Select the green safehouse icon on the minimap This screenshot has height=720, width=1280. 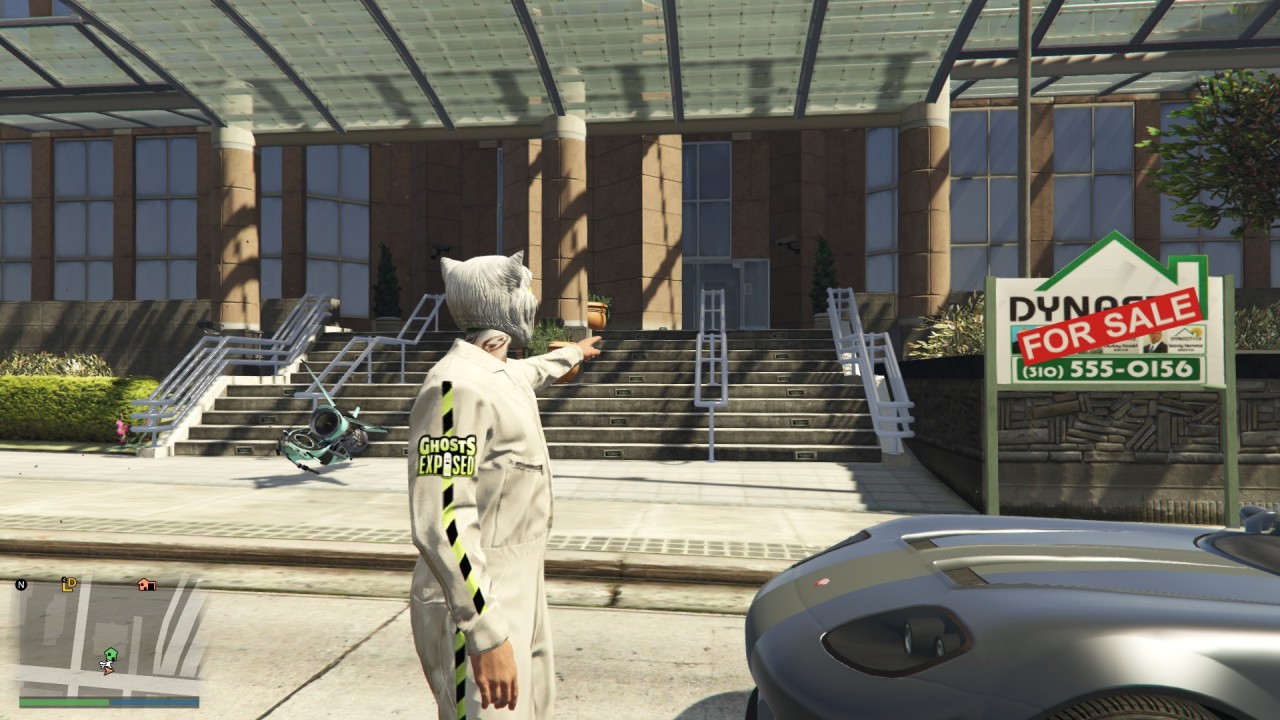coord(110,654)
